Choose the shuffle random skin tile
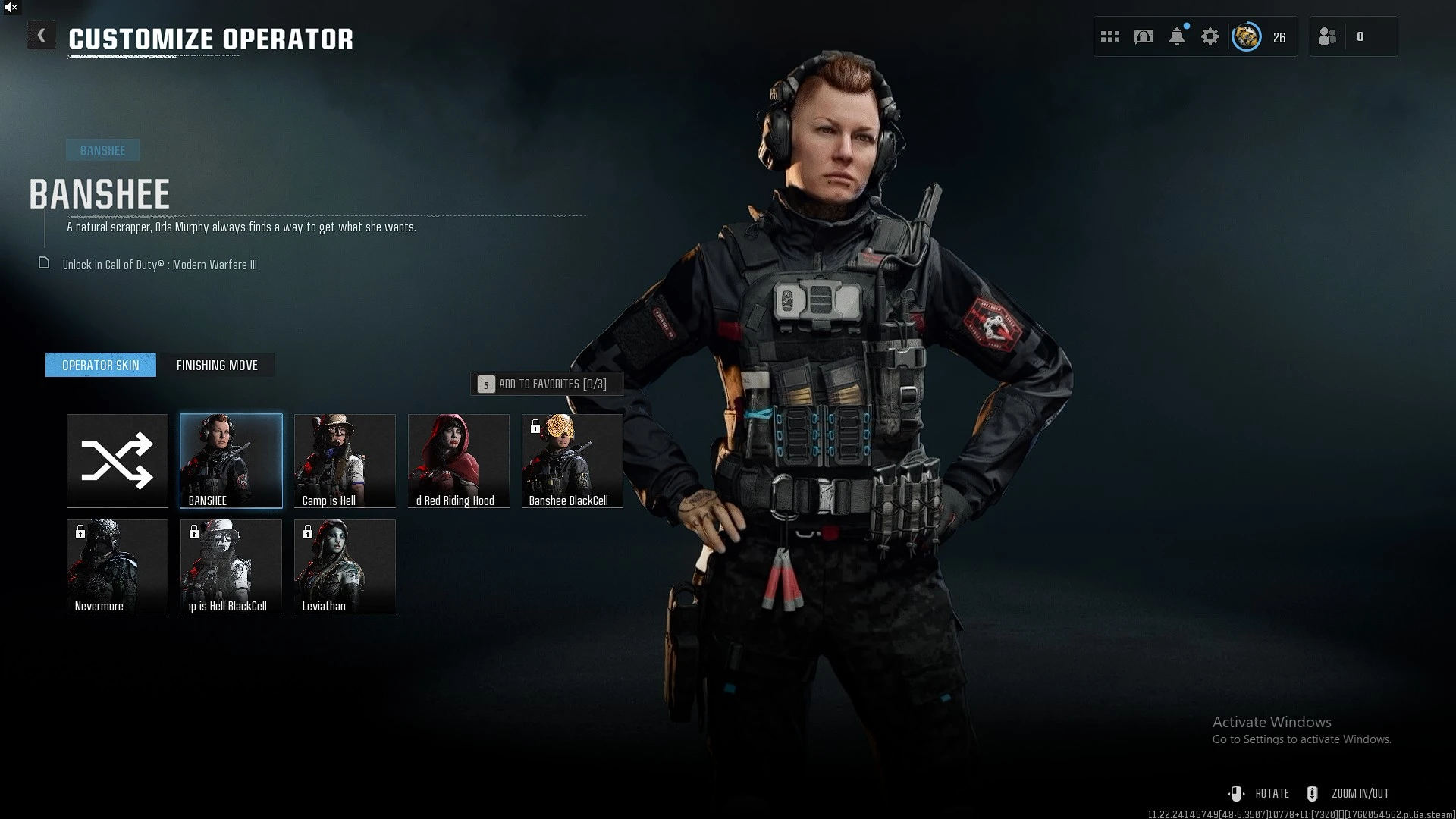Image resolution: width=1456 pixels, height=819 pixels. pos(118,460)
